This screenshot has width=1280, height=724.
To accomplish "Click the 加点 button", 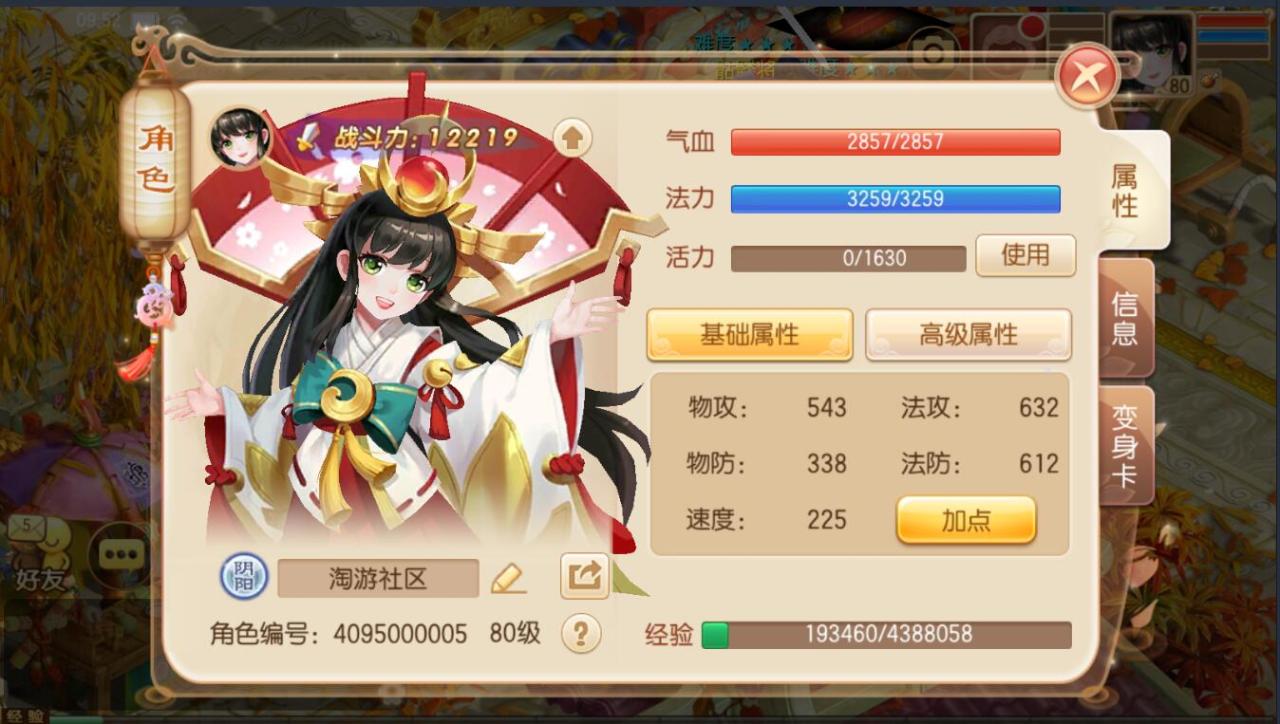I will 966,520.
